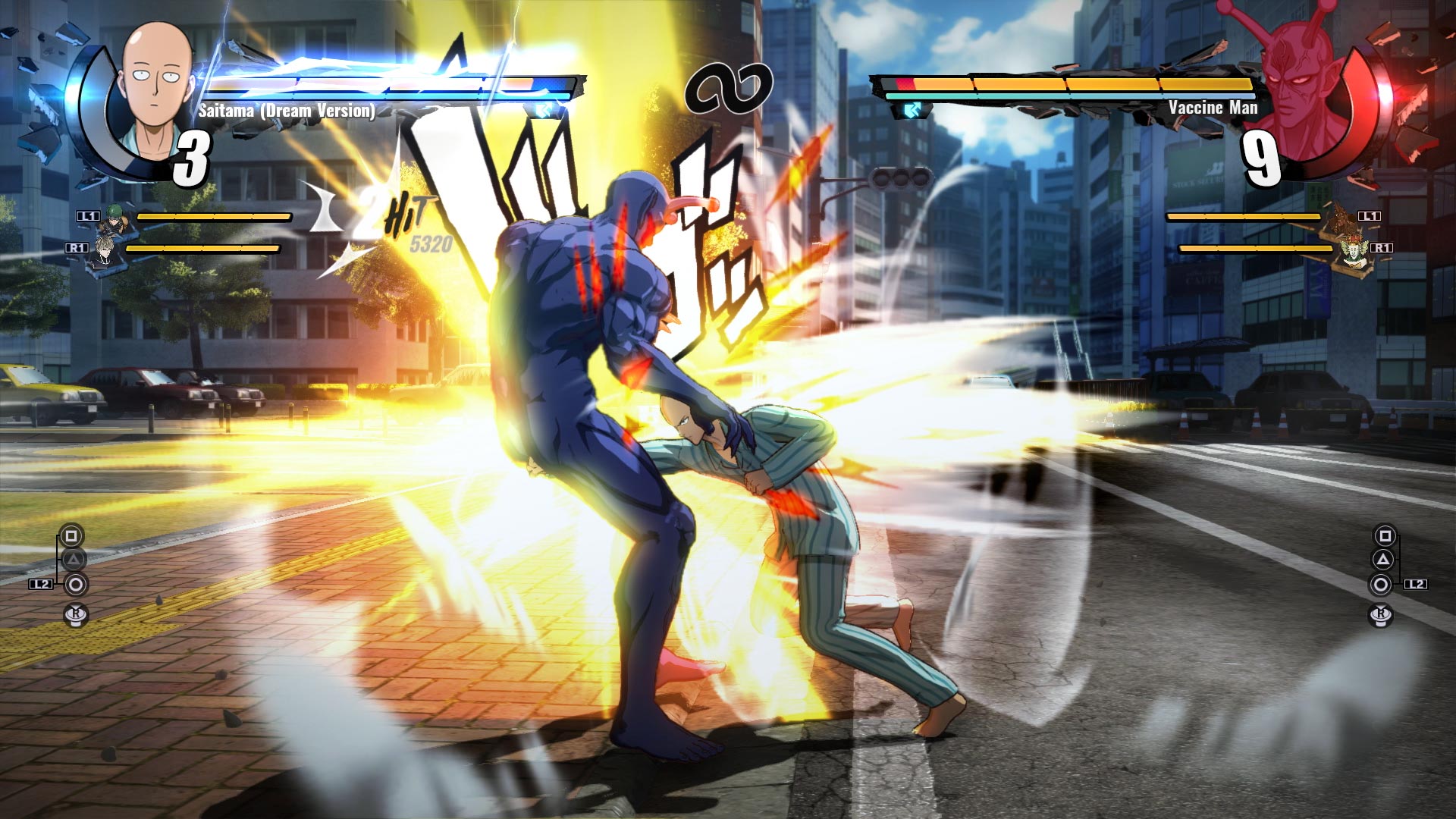Viewport: 1456px width, 819px height.
Task: Select the left player's R1 assist teammate icon
Action: (x=102, y=250)
